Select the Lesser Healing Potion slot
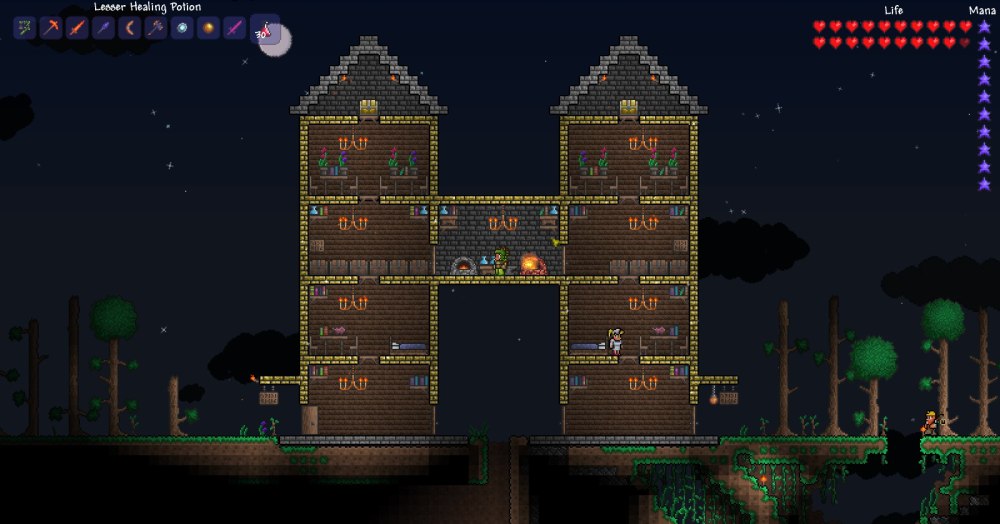This screenshot has width=1000, height=524. (x=264, y=29)
